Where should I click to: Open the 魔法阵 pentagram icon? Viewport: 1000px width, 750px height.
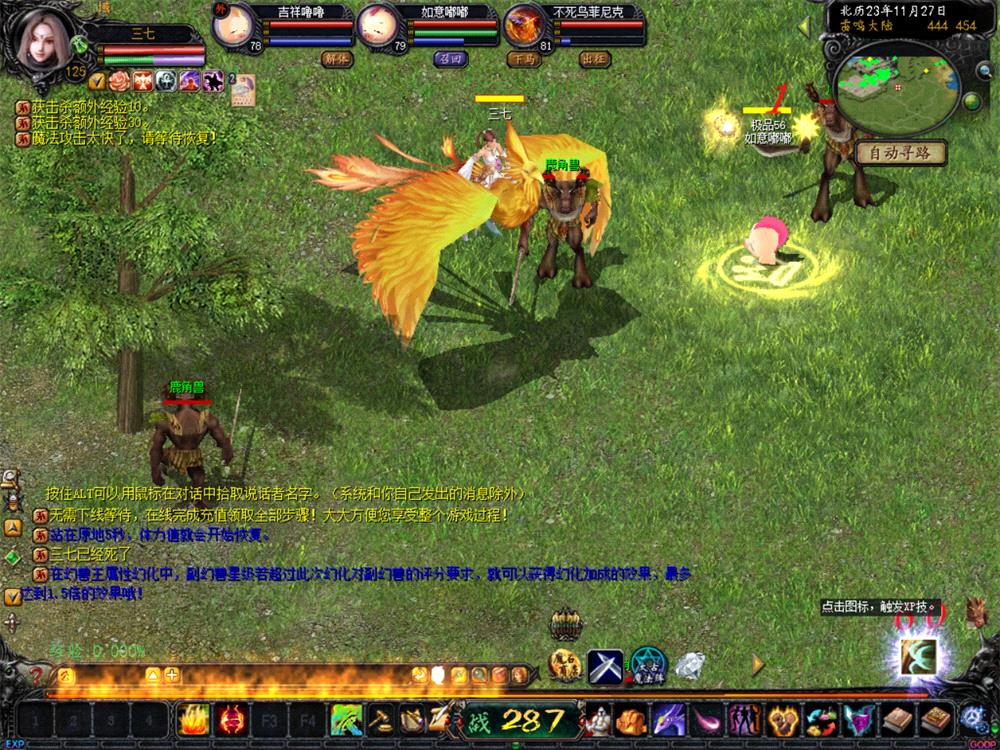(x=647, y=663)
